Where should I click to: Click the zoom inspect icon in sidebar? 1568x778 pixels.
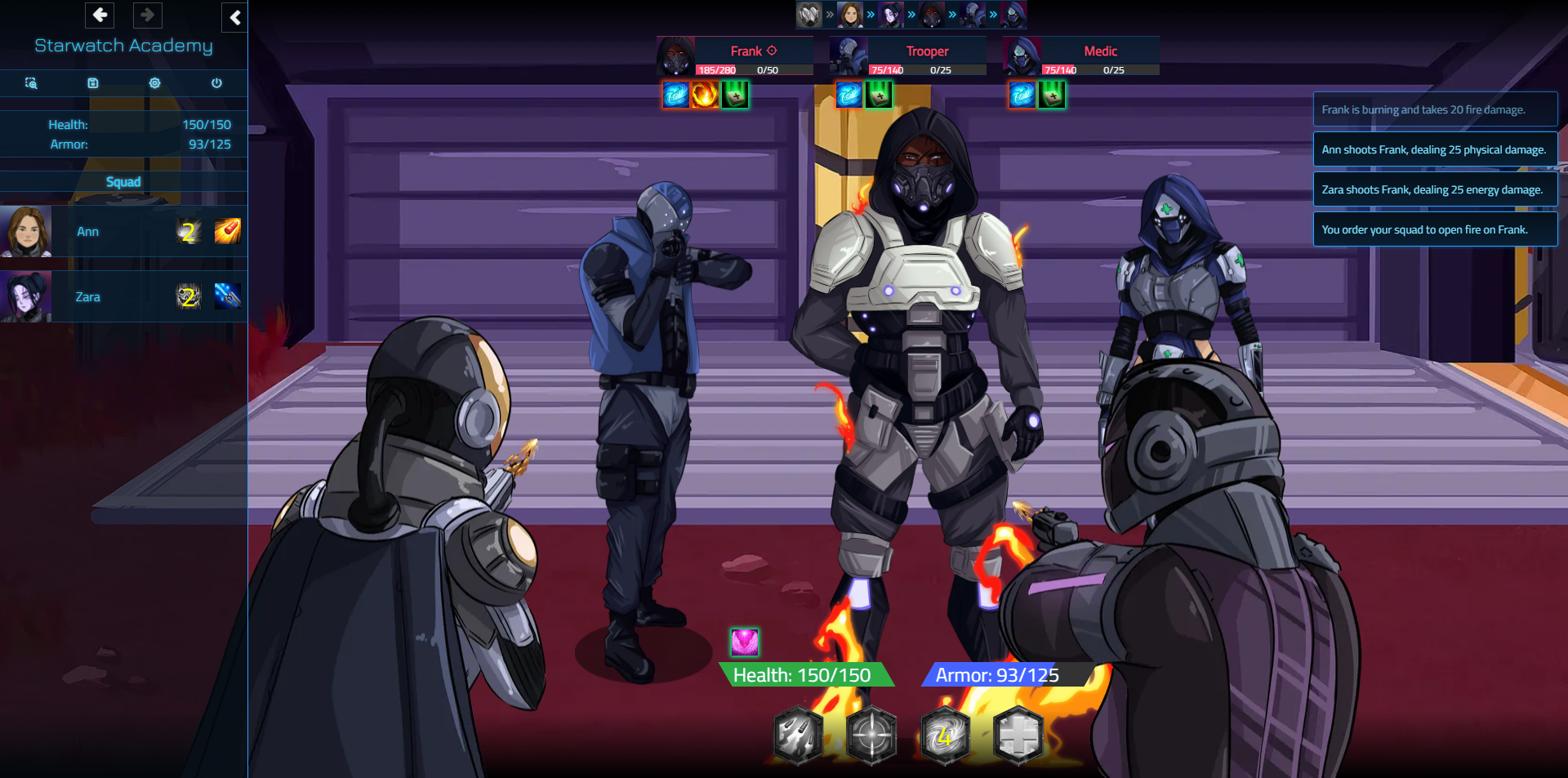[x=31, y=83]
